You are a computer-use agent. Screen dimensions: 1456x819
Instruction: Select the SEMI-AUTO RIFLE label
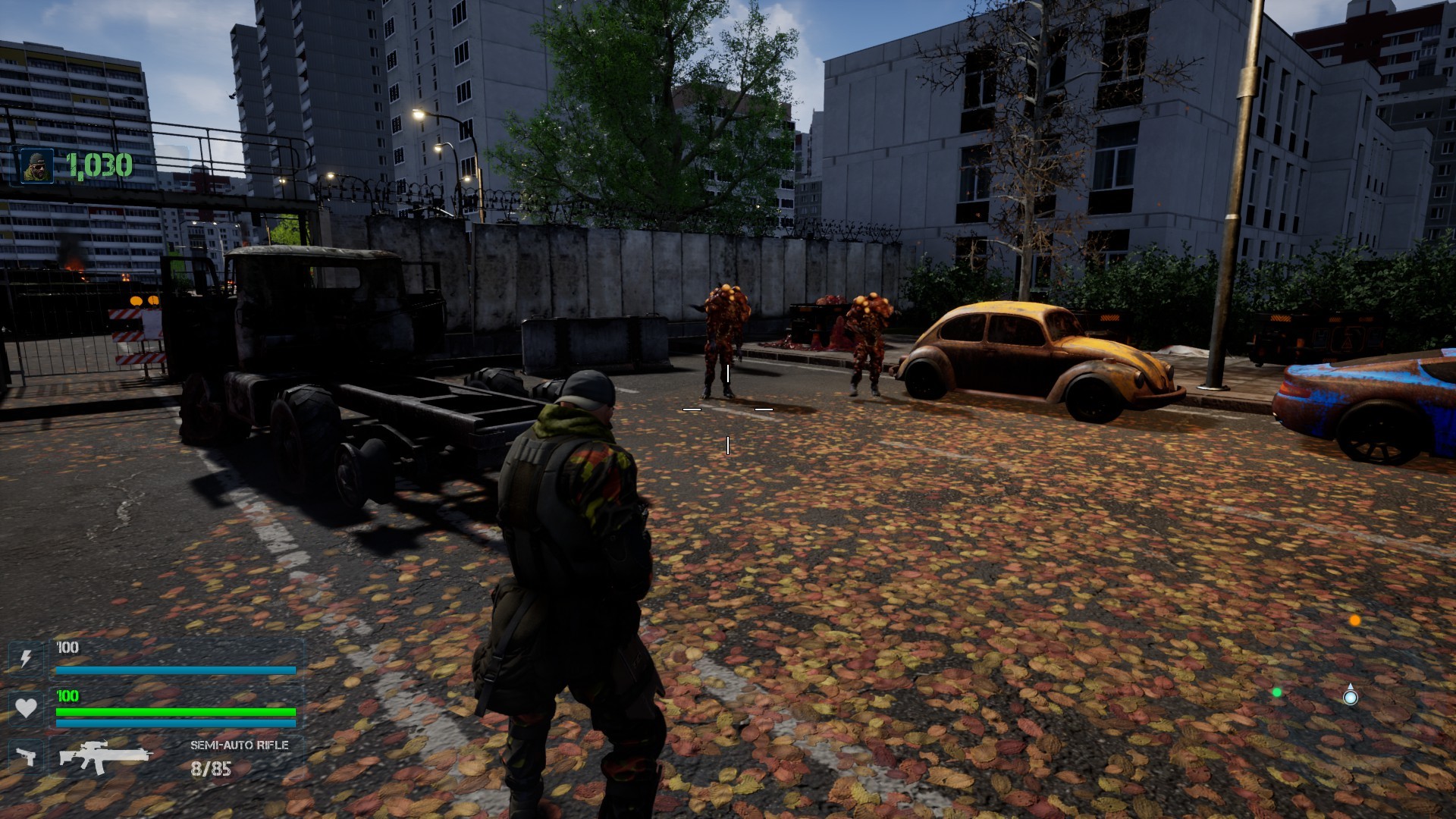pos(240,745)
